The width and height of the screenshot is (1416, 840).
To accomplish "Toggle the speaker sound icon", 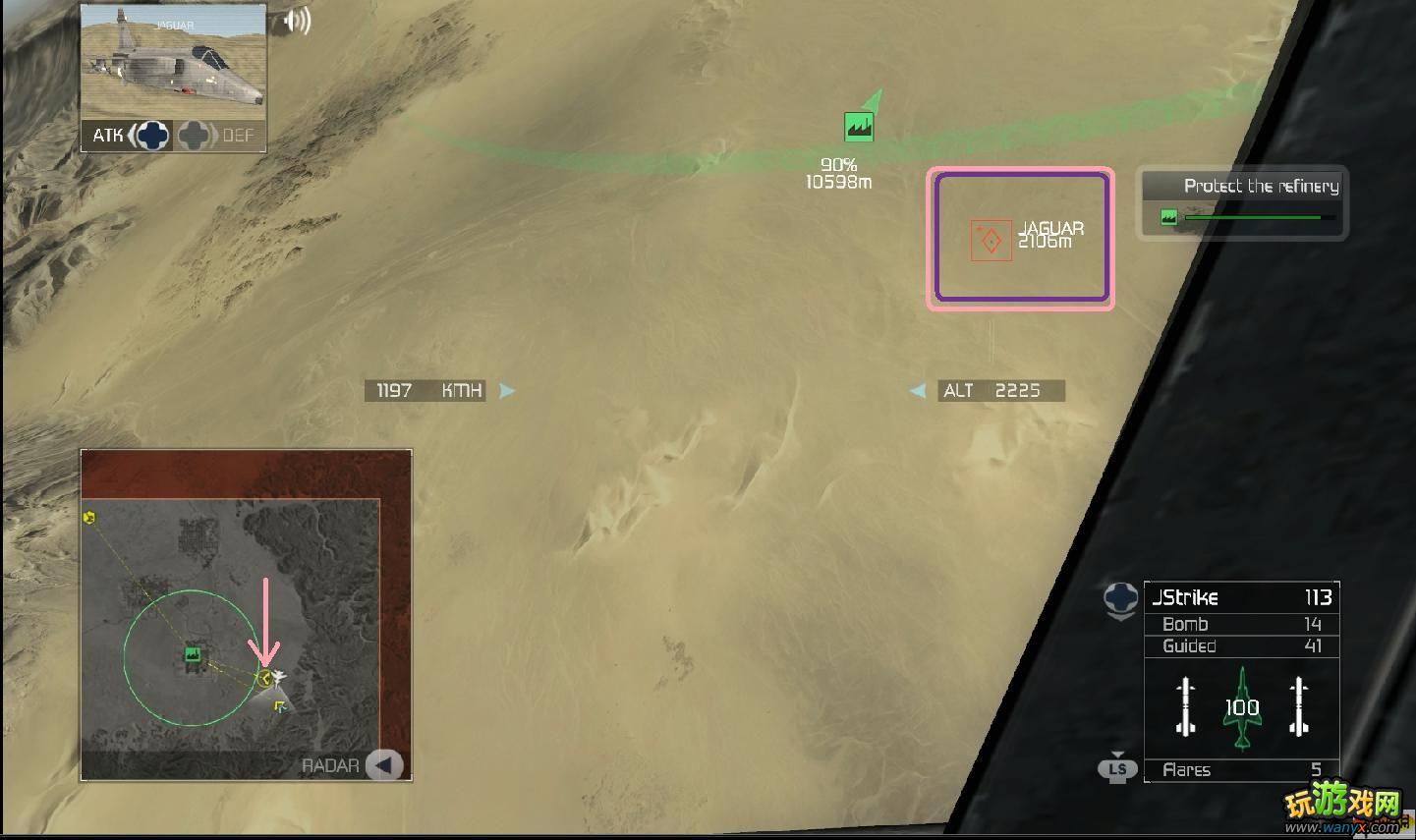I will tap(296, 22).
